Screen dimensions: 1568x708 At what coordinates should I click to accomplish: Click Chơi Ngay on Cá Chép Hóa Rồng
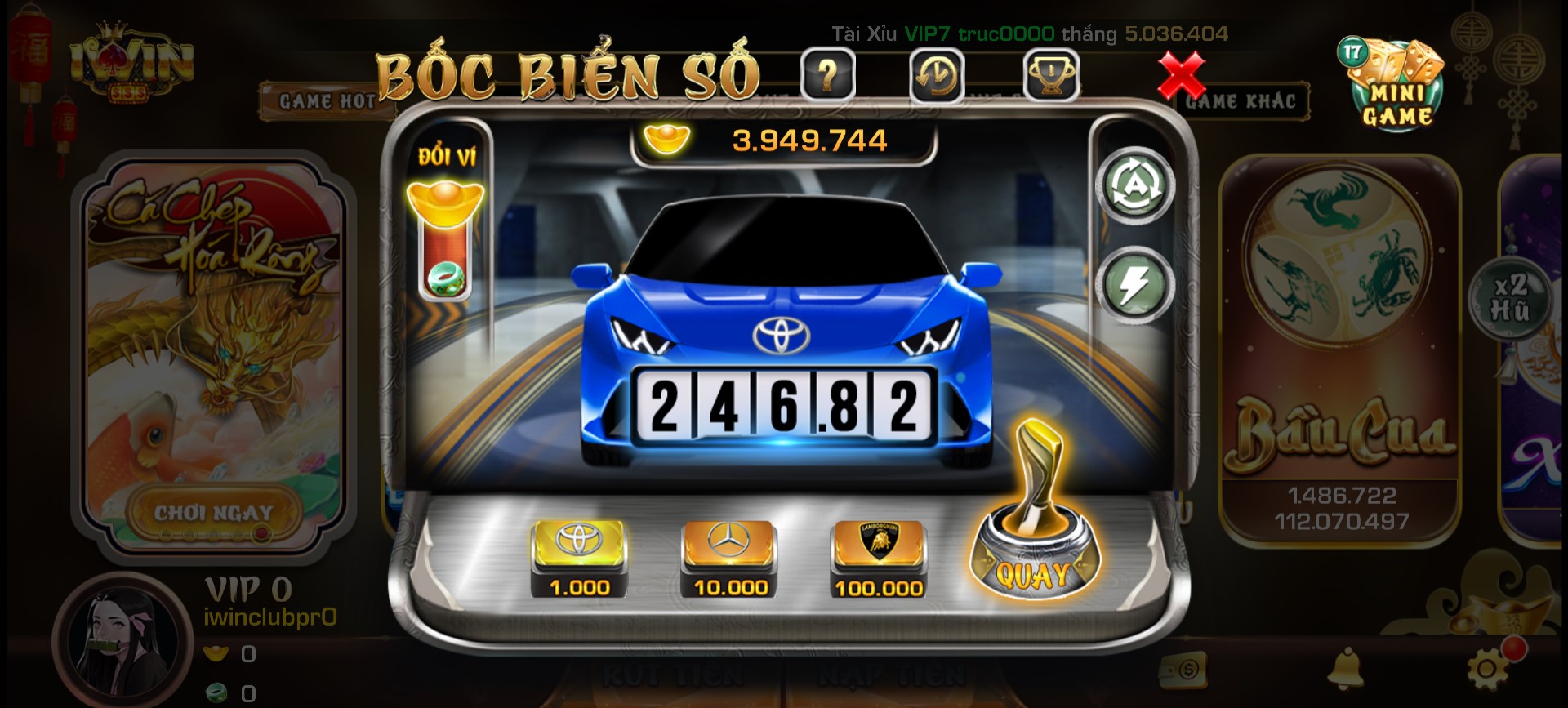coord(214,513)
